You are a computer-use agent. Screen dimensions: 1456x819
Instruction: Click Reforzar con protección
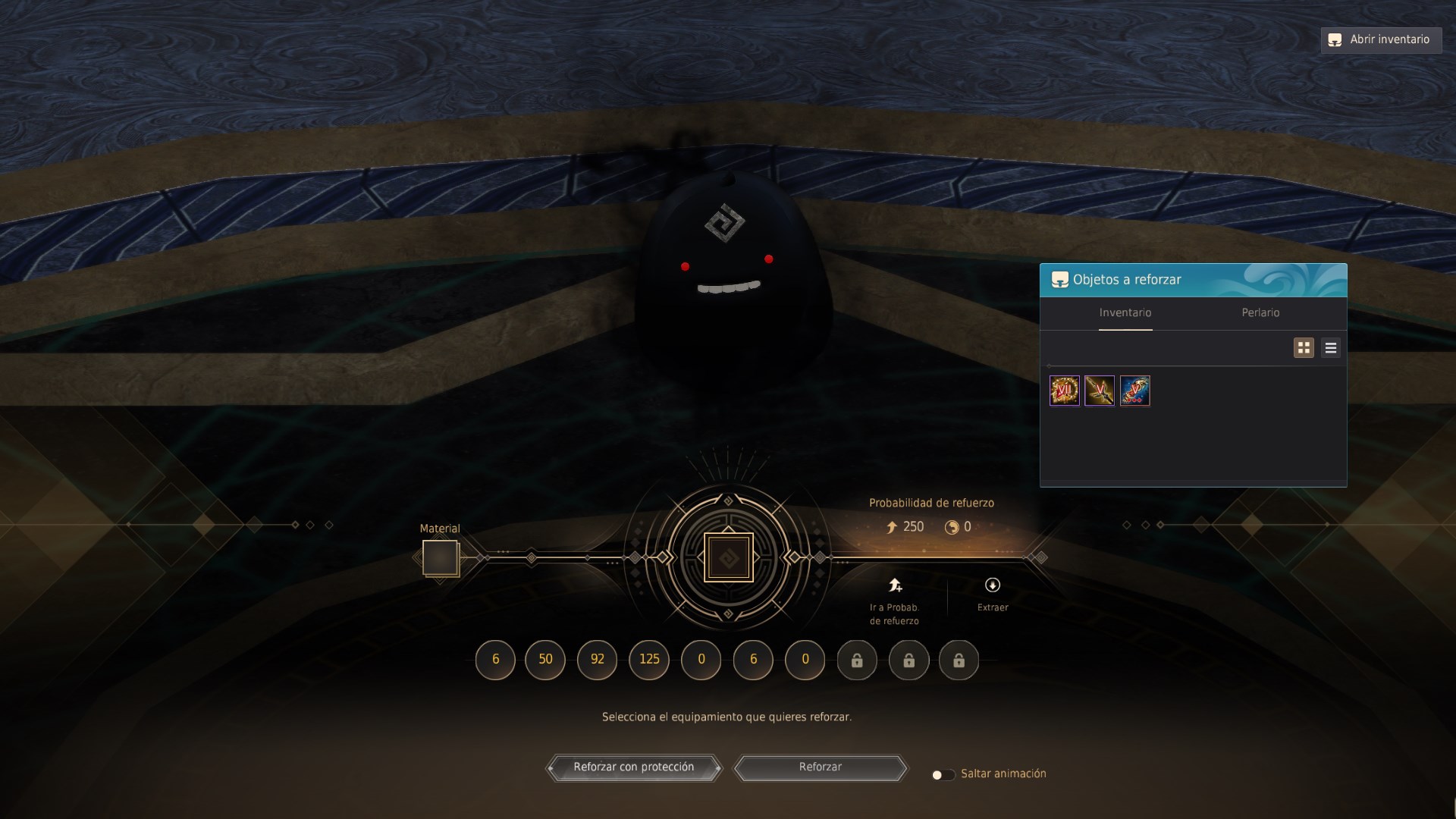click(x=633, y=767)
